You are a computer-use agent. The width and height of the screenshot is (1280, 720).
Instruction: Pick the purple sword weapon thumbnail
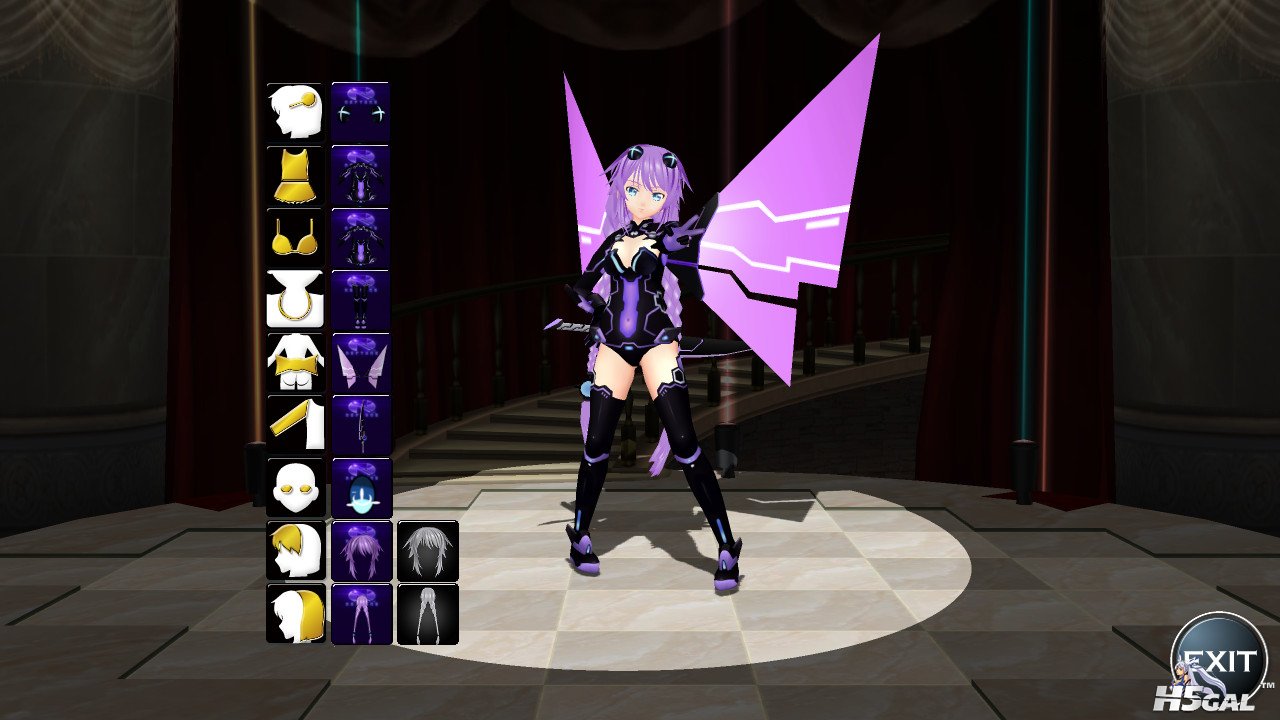[360, 424]
